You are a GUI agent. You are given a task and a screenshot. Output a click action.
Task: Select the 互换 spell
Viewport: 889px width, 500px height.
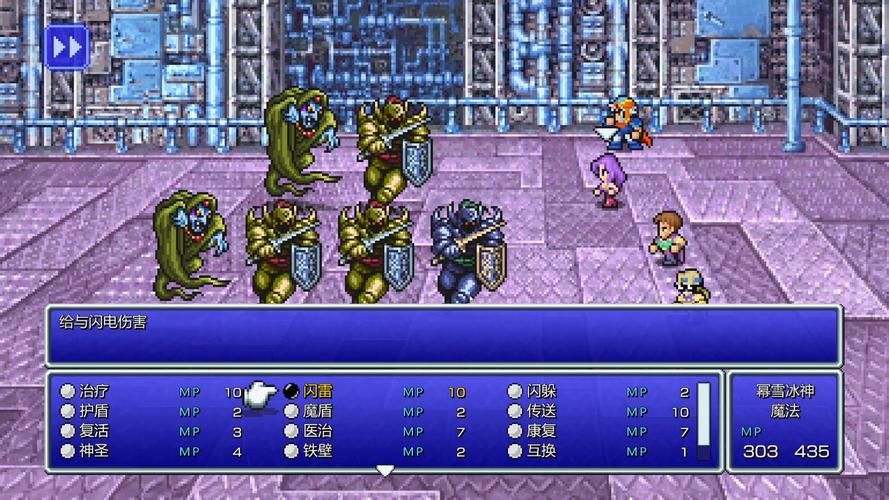(x=541, y=451)
